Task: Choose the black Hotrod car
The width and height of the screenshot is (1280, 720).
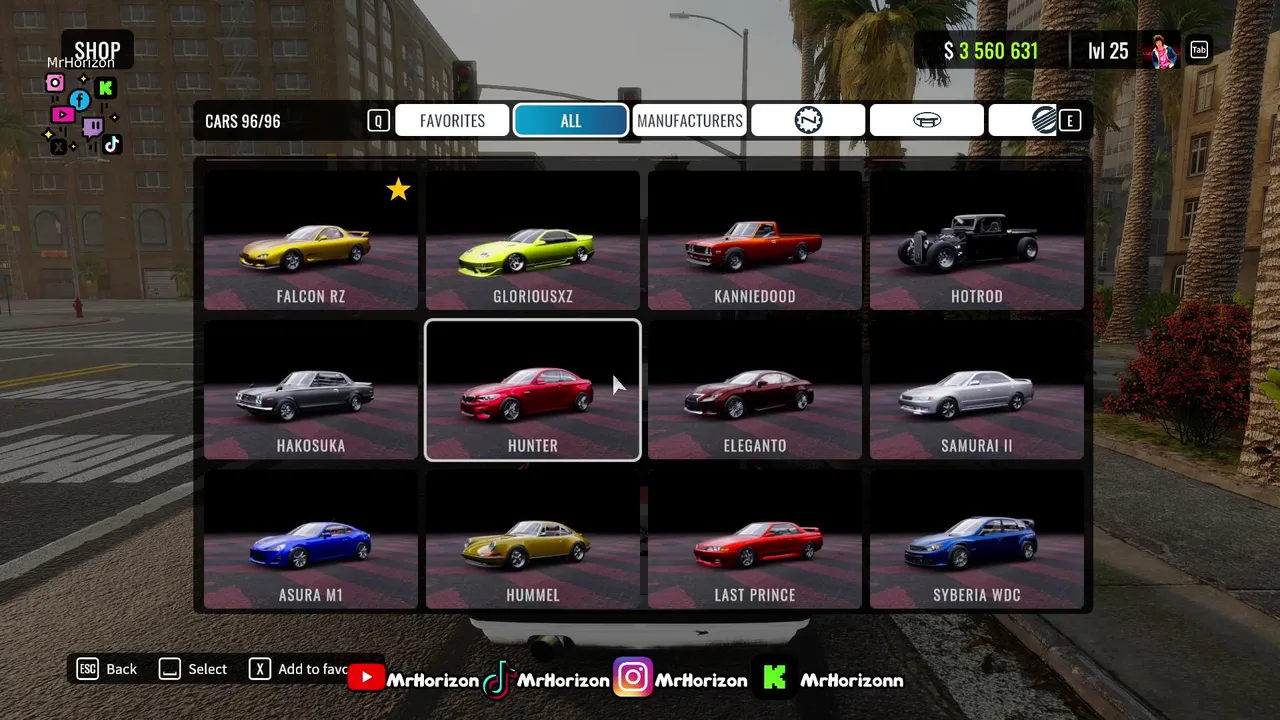Action: click(x=977, y=241)
